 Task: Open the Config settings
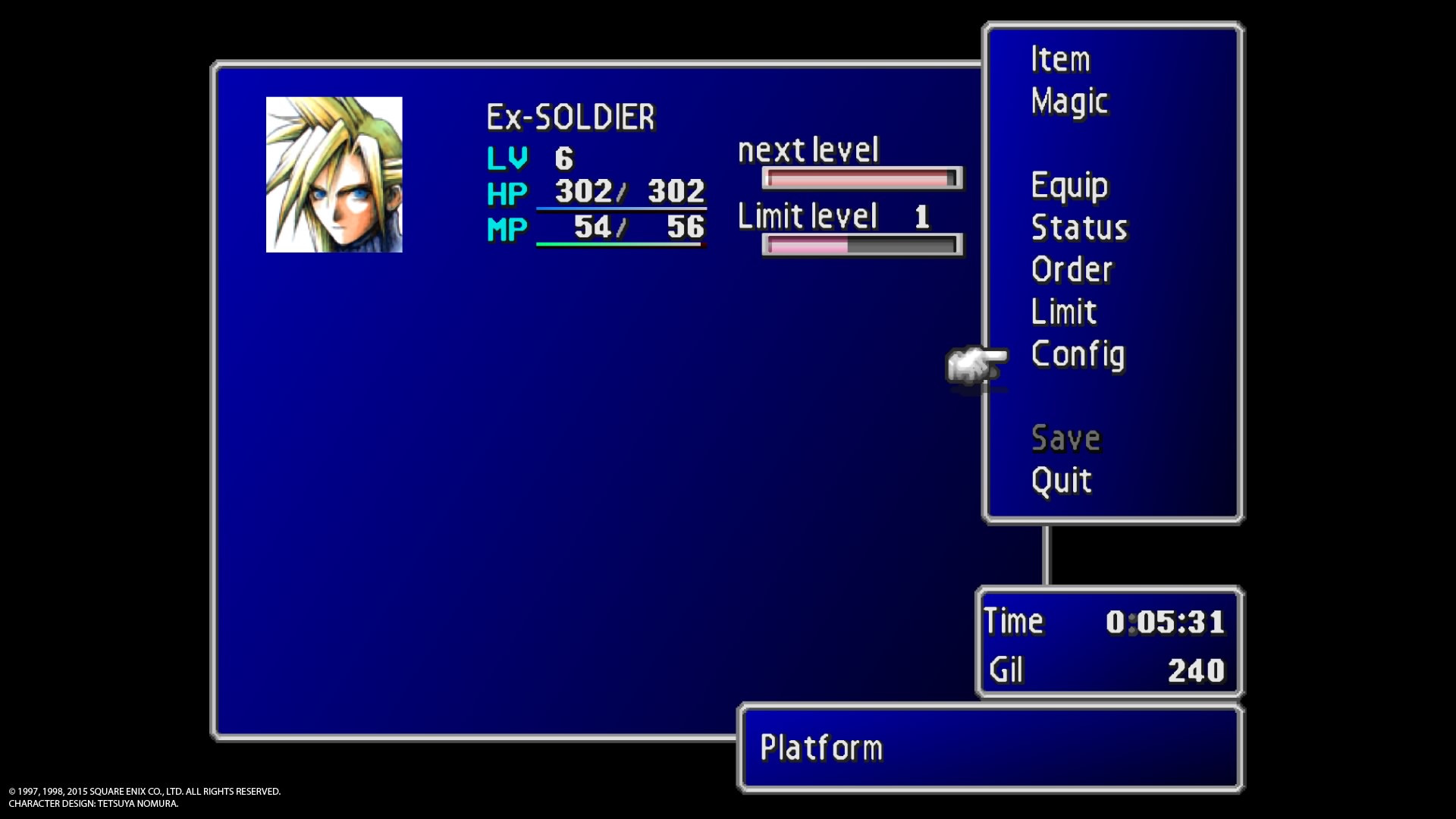click(1078, 354)
